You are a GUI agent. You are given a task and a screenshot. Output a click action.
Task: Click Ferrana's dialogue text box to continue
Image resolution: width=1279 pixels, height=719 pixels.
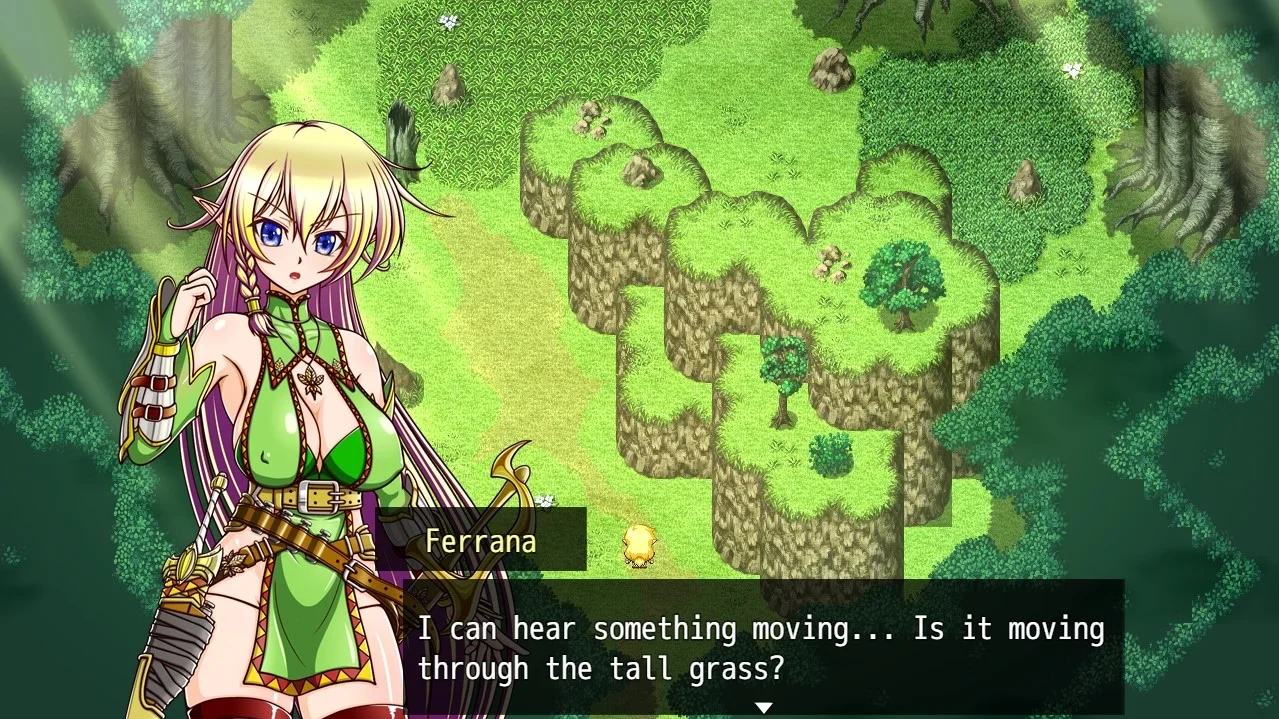pyautogui.click(x=760, y=647)
